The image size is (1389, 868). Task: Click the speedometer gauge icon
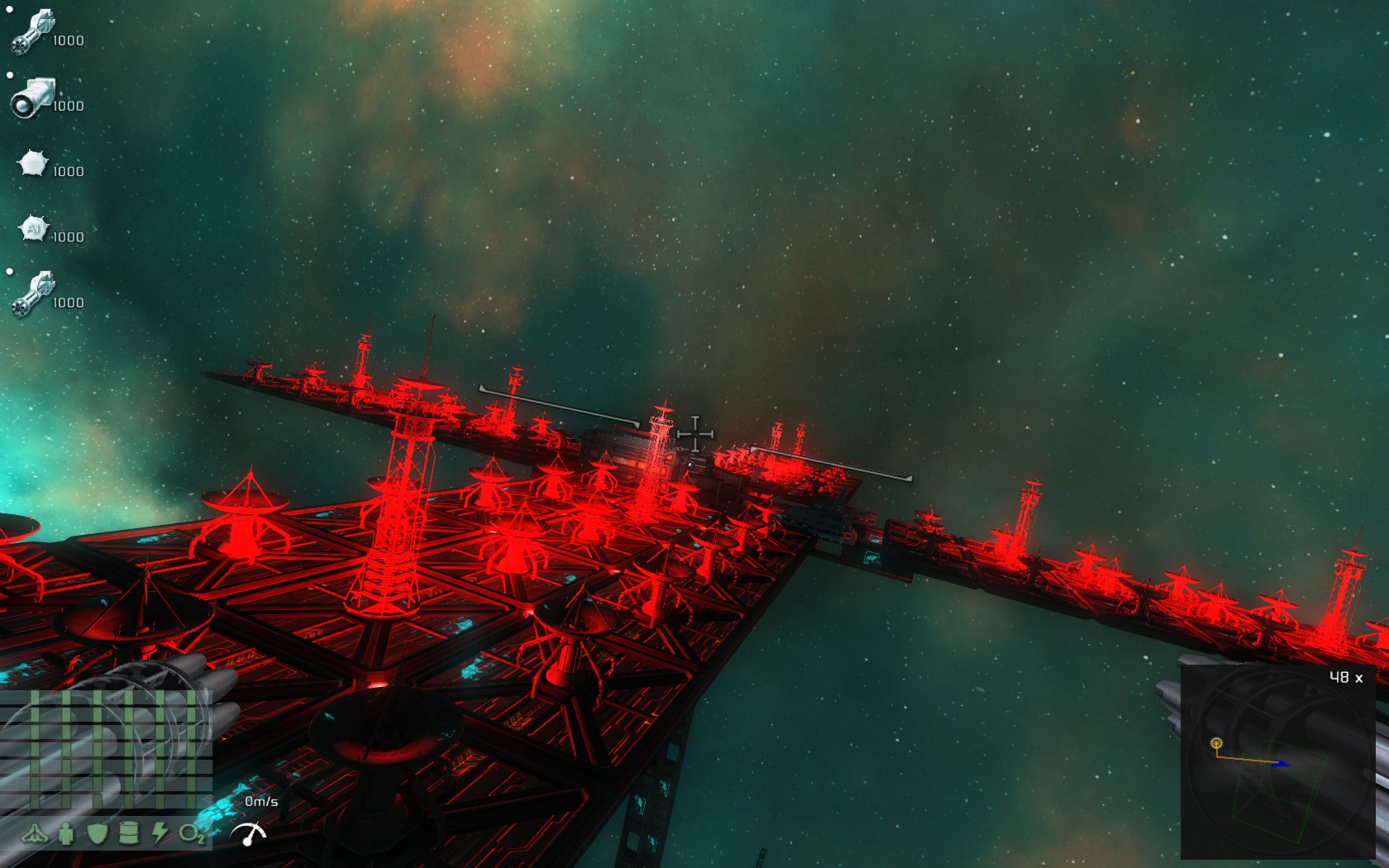coord(249,834)
